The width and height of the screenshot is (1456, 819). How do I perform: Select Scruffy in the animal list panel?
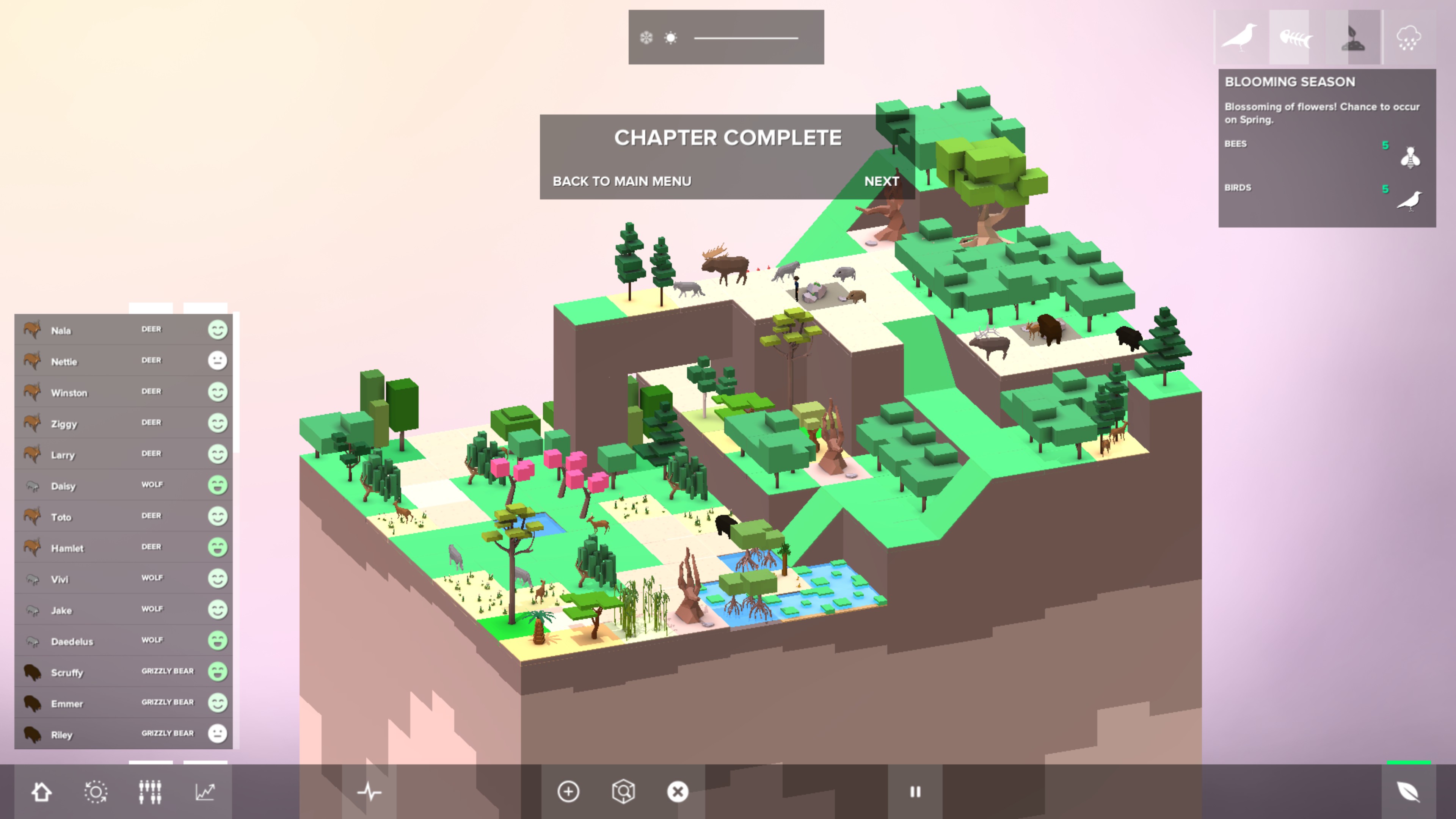85,673
